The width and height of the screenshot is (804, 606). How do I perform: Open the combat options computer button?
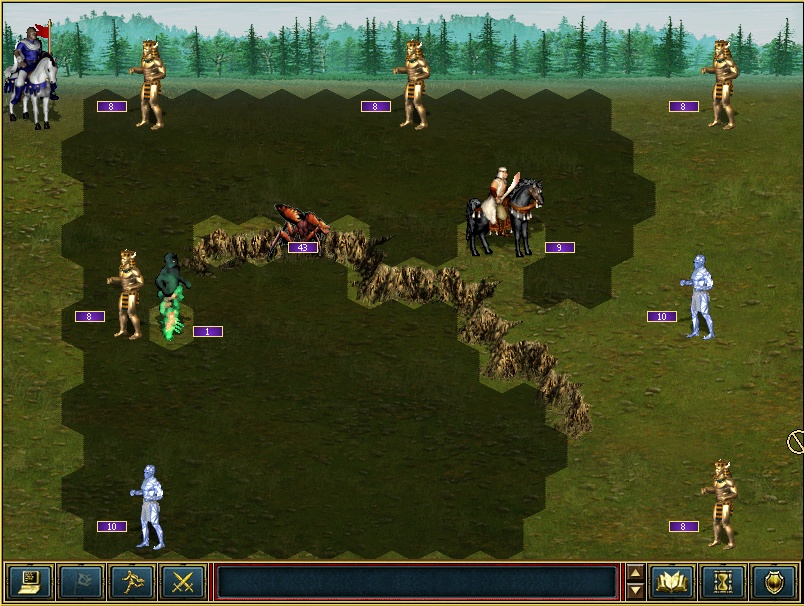click(x=30, y=581)
